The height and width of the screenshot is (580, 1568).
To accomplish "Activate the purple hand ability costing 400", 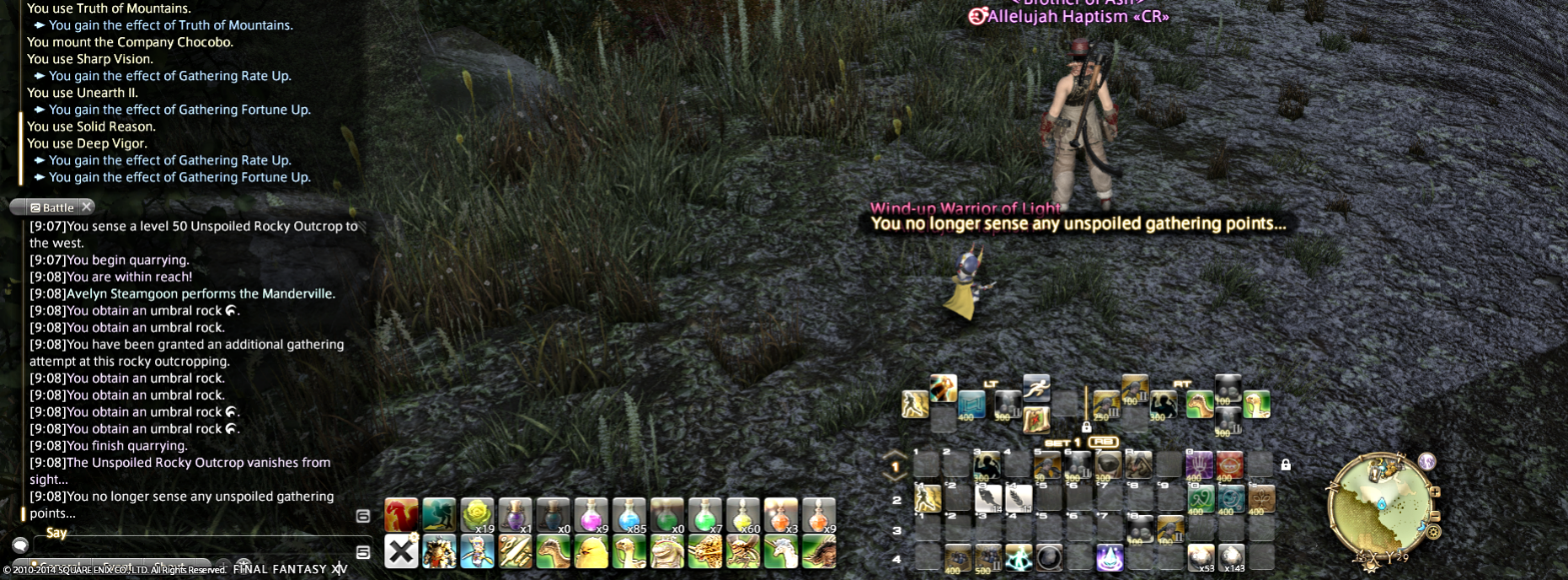I will [x=1199, y=465].
